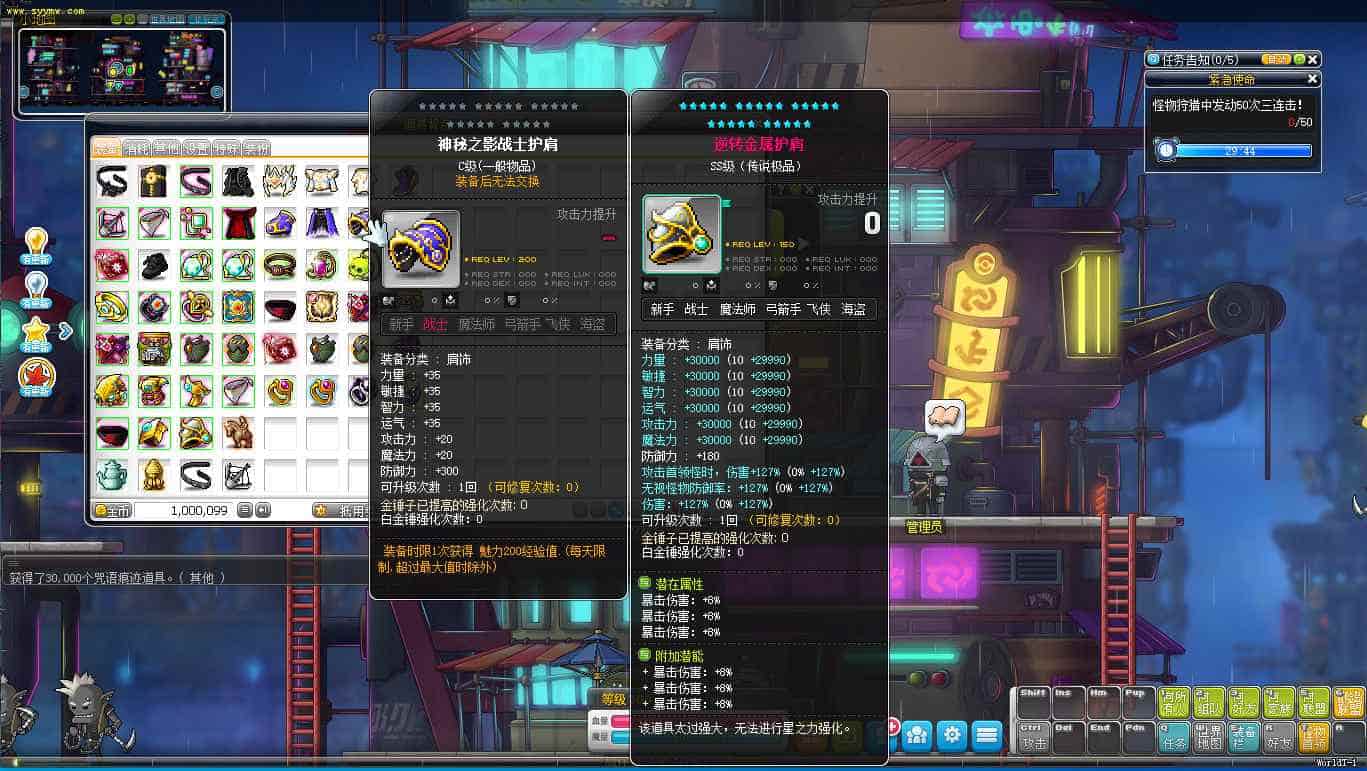1367x771 pixels.
Task: Open the star event notifier icon
Action: point(35,331)
